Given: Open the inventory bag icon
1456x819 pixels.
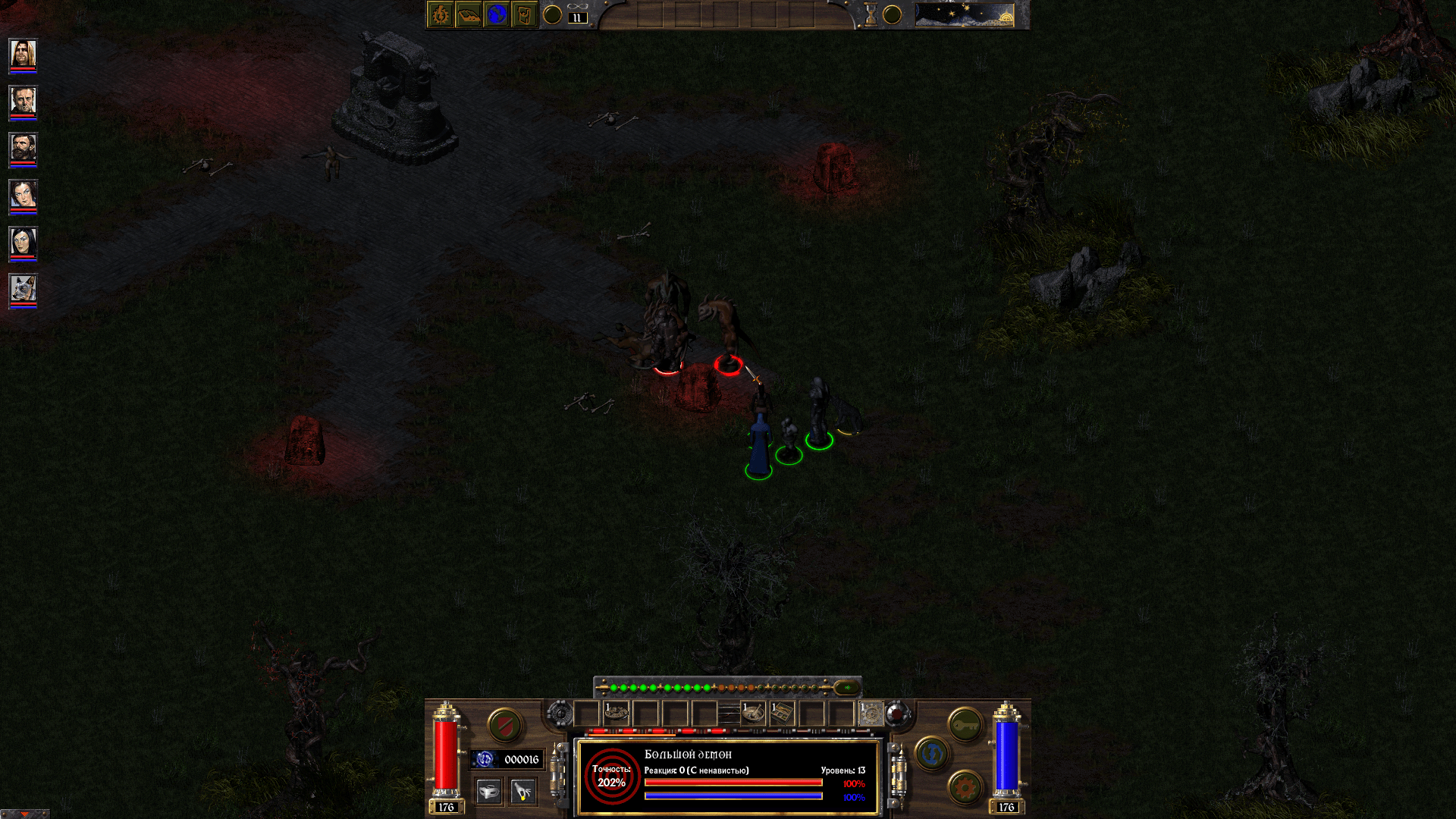Looking at the screenshot, I should [524, 15].
